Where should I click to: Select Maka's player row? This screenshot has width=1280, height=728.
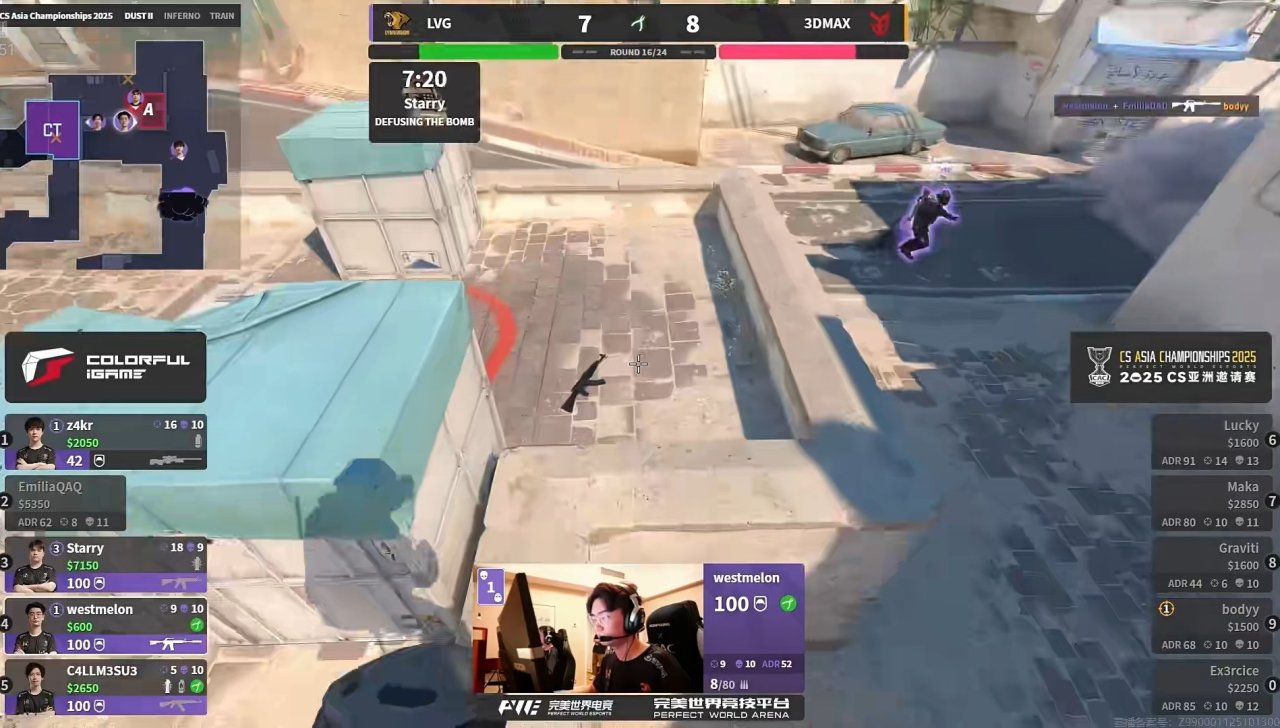click(1211, 503)
